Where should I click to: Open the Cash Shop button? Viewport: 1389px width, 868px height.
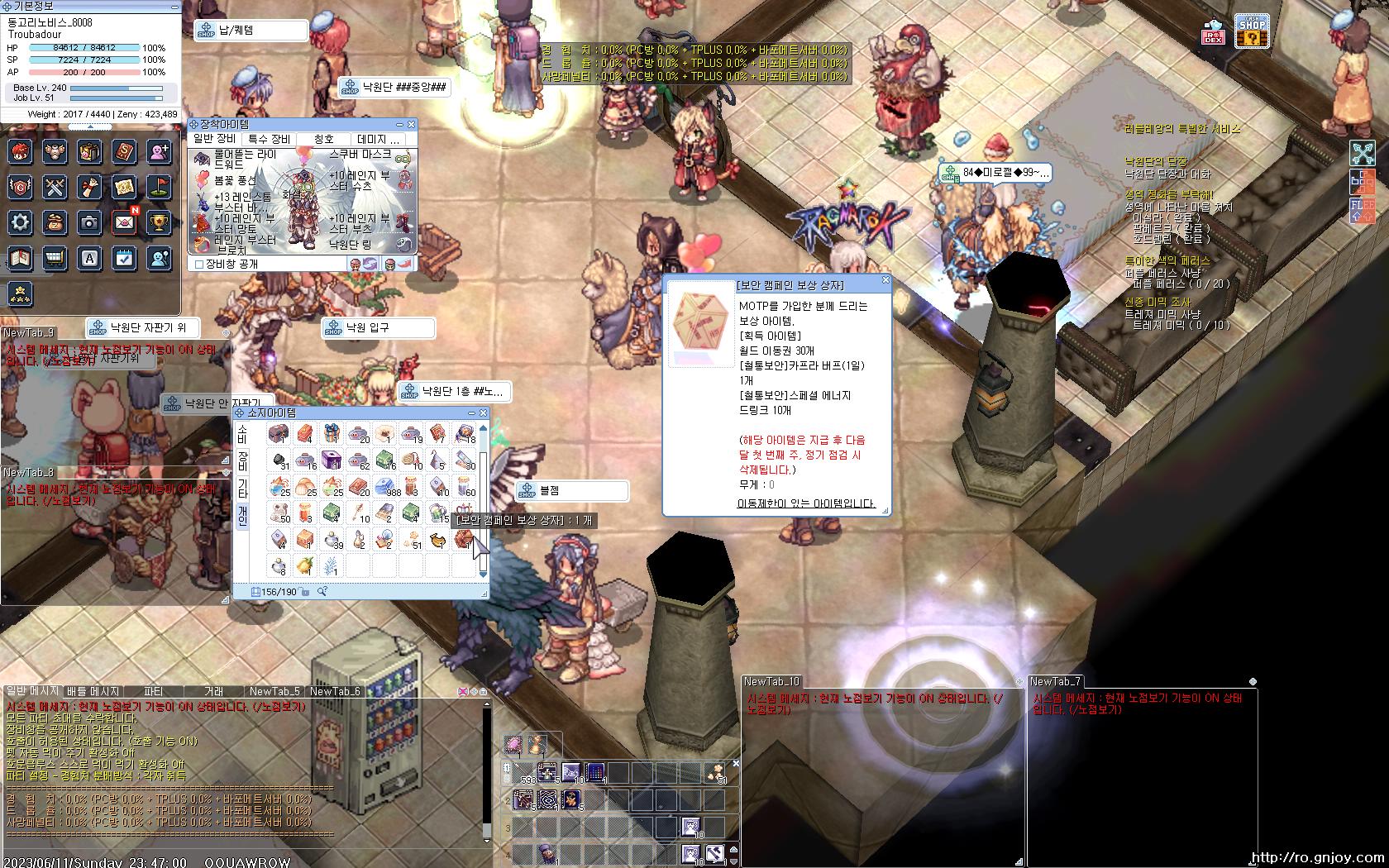(1252, 31)
